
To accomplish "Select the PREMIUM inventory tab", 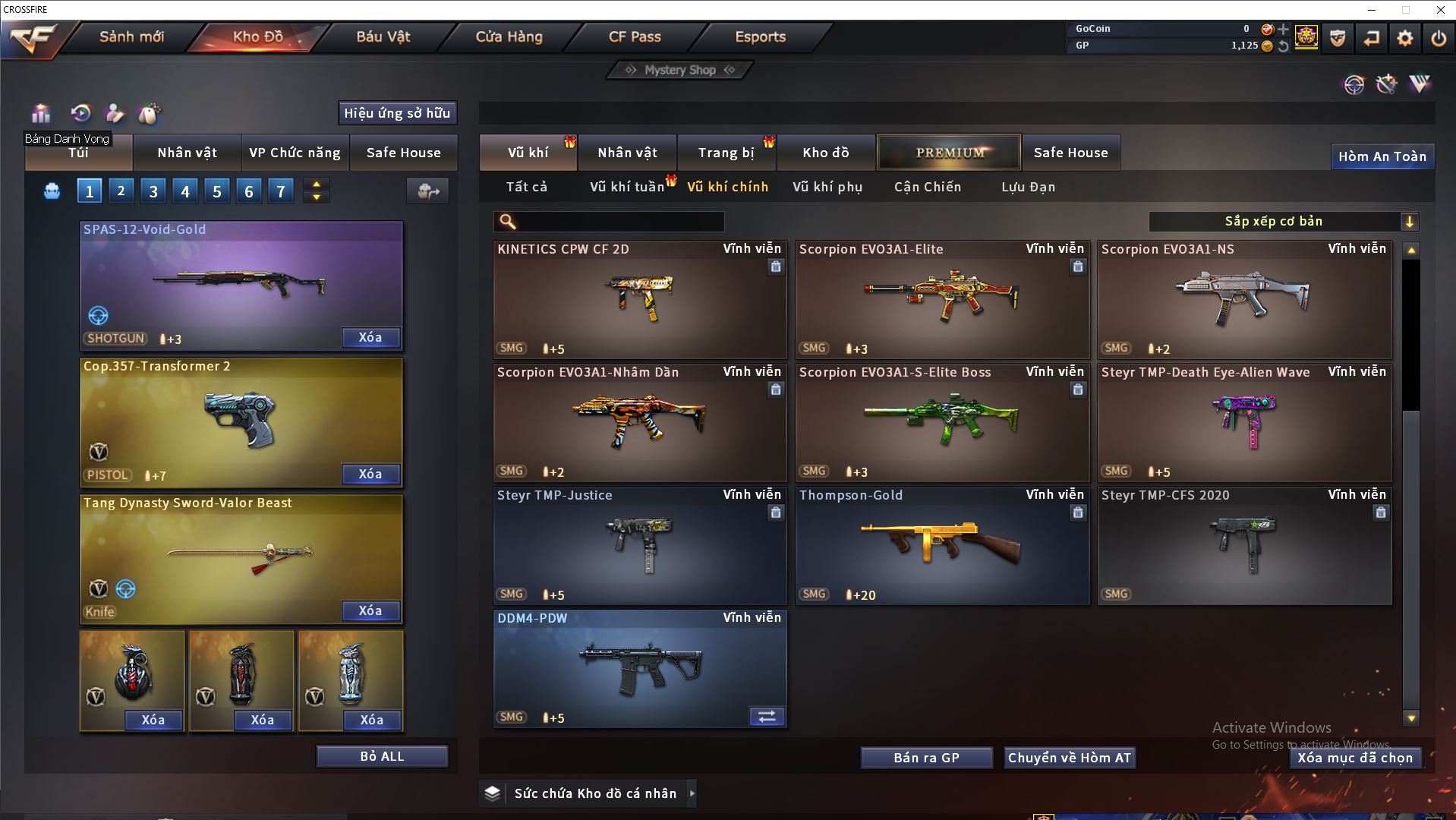I will click(x=950, y=153).
